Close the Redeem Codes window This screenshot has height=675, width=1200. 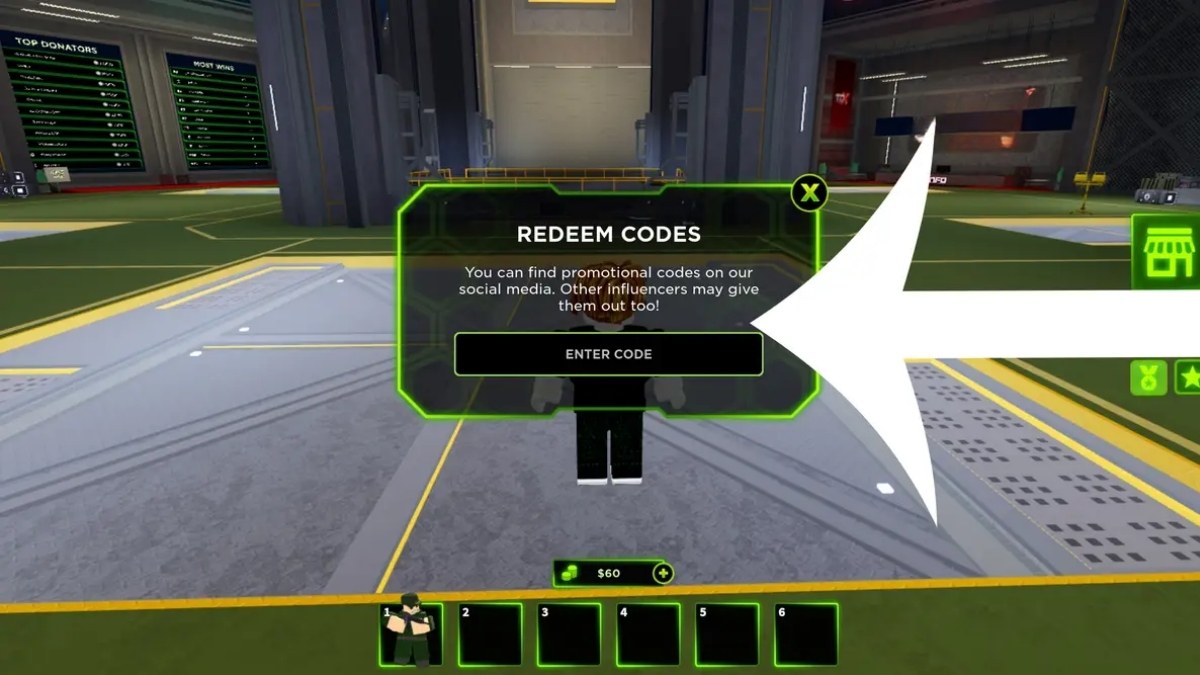[x=809, y=192]
